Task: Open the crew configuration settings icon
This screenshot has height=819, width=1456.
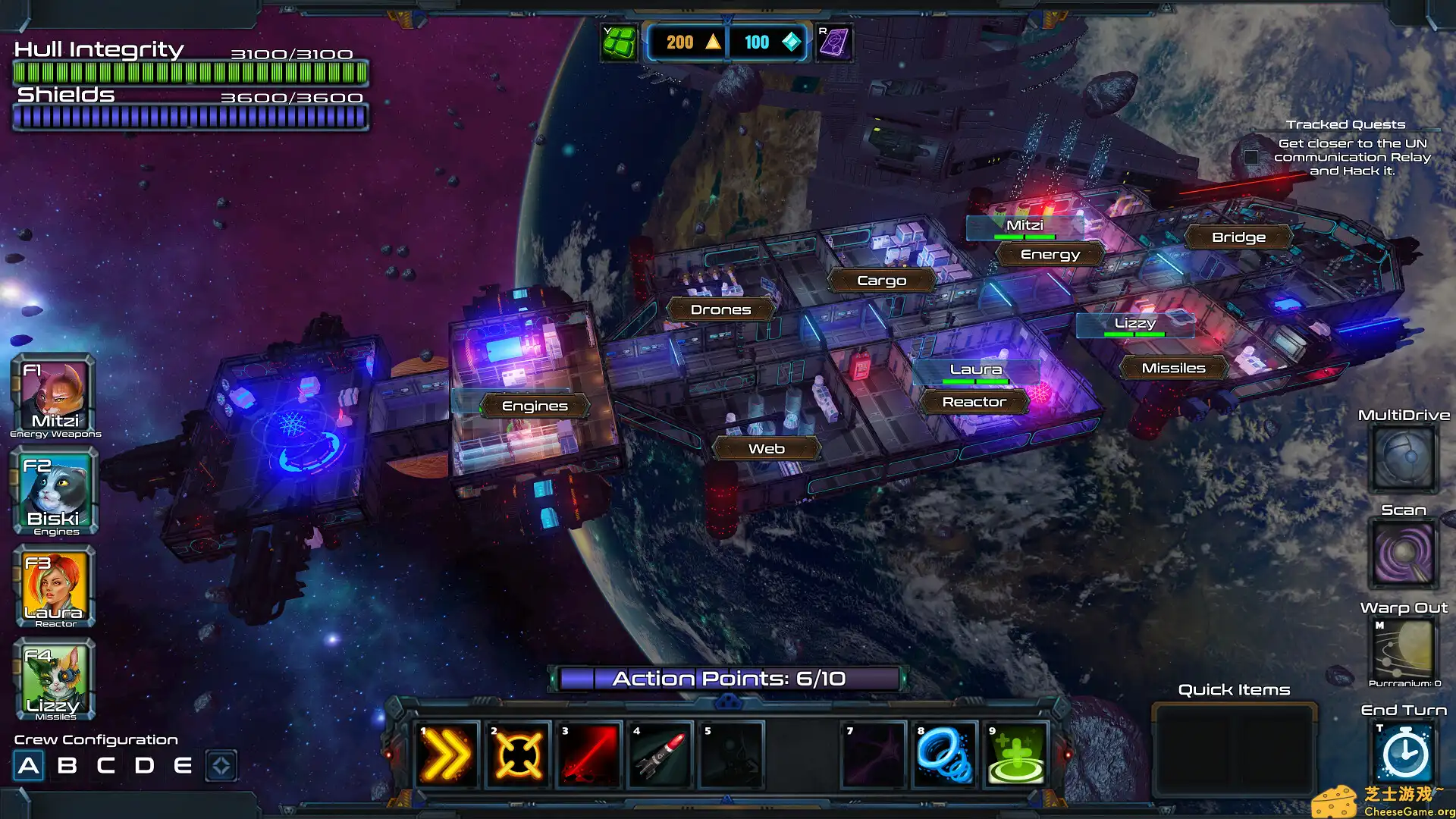Action: (x=221, y=766)
